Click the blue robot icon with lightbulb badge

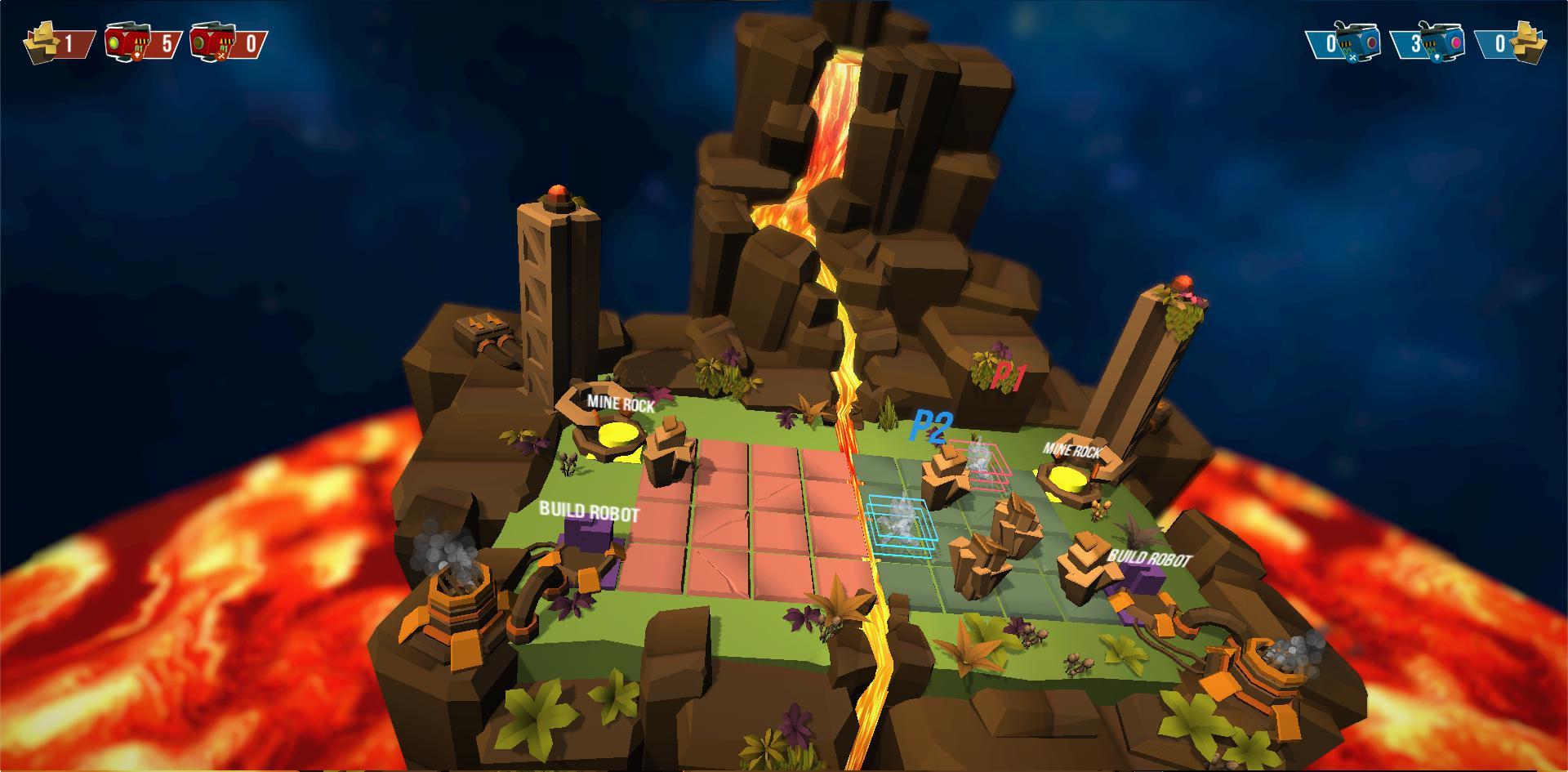1445,43
